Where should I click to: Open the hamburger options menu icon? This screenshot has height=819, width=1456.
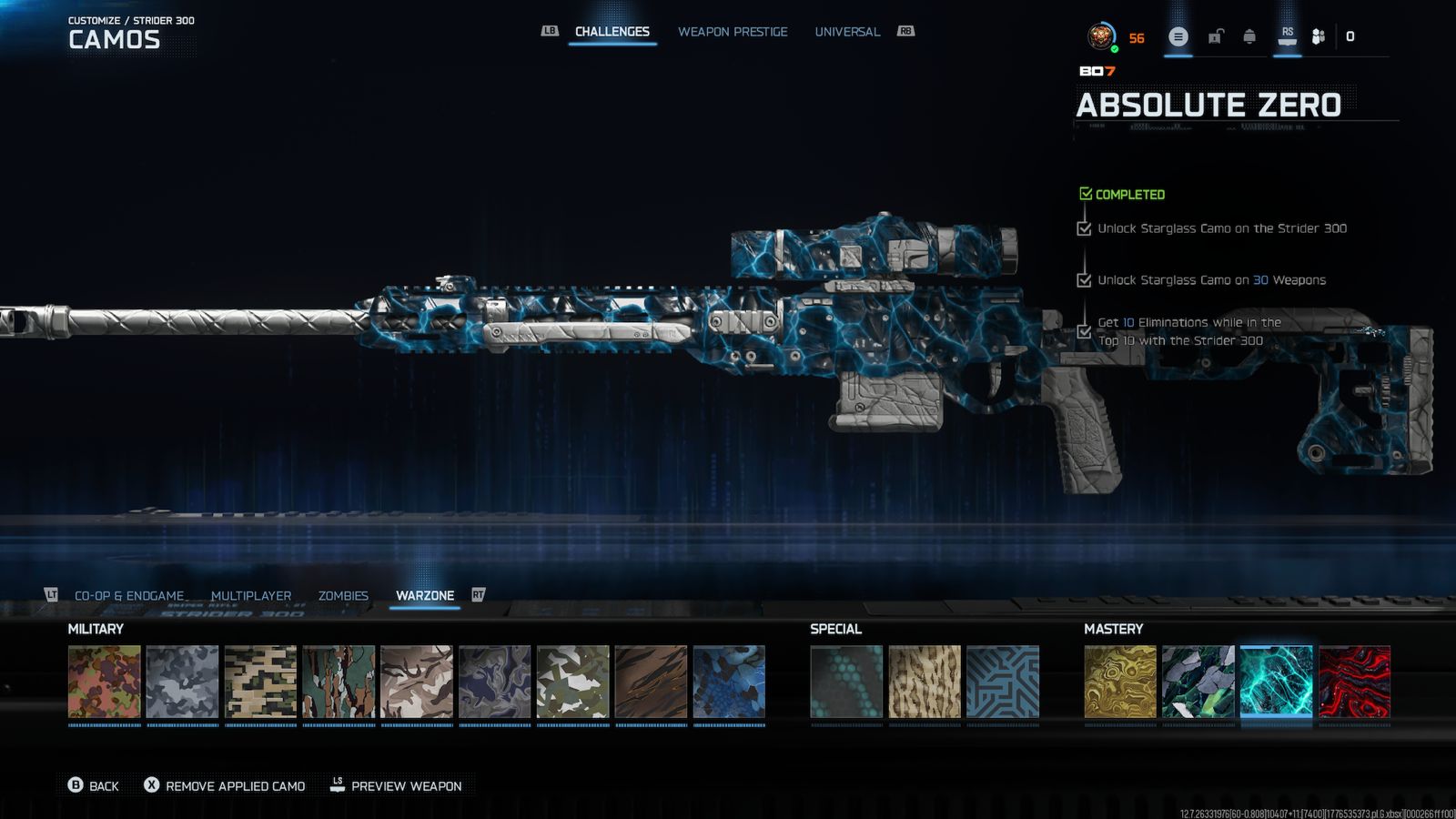[1178, 37]
